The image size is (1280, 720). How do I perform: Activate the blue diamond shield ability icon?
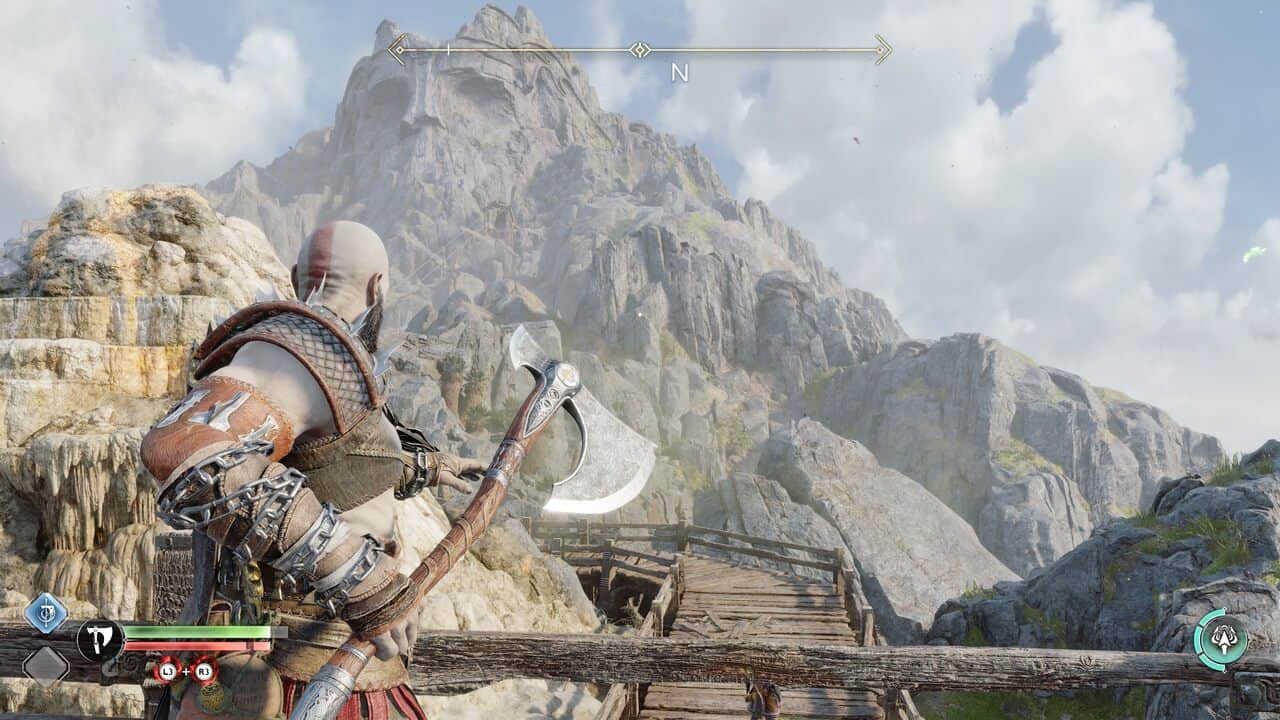46,613
